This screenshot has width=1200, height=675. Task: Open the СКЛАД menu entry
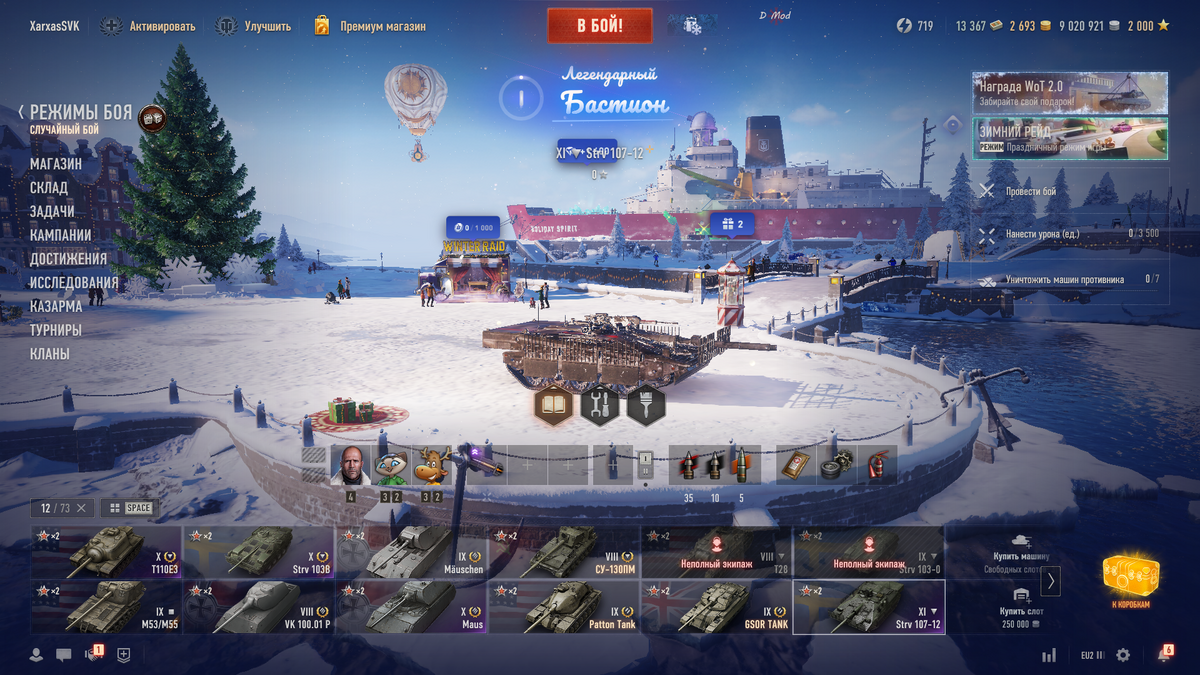tap(49, 187)
